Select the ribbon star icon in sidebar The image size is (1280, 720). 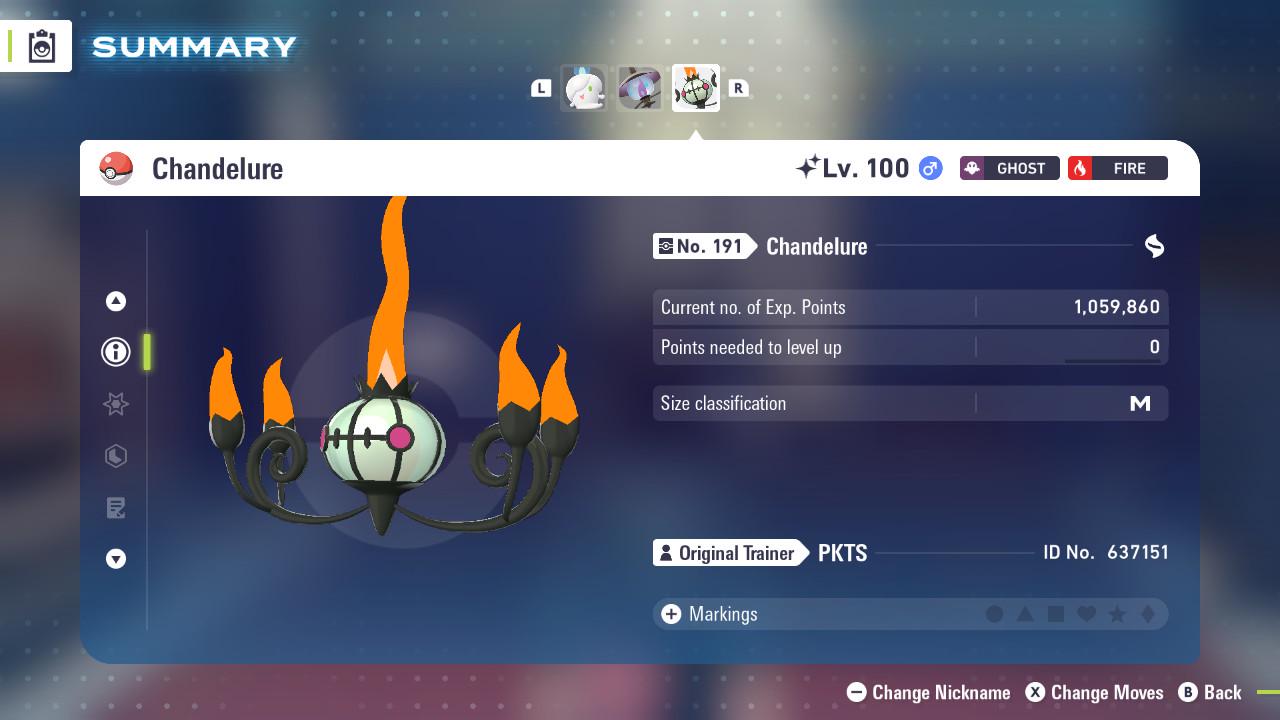click(115, 404)
